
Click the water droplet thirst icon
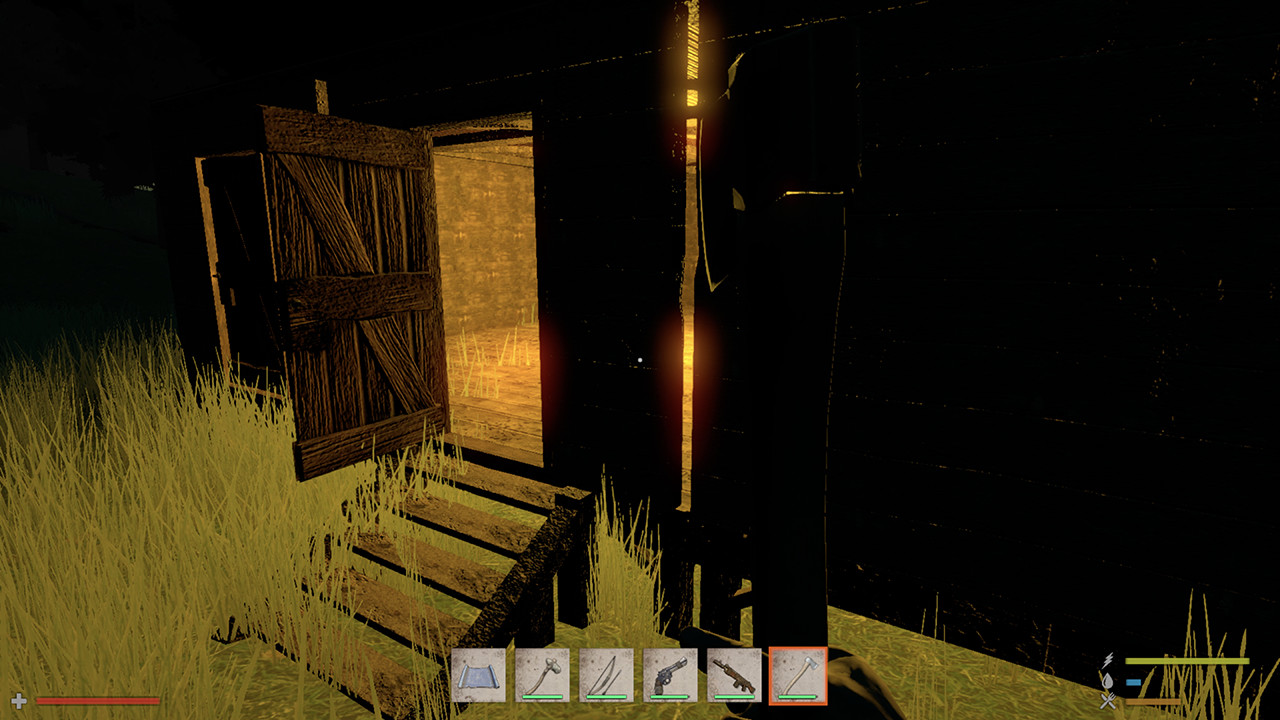(1108, 682)
